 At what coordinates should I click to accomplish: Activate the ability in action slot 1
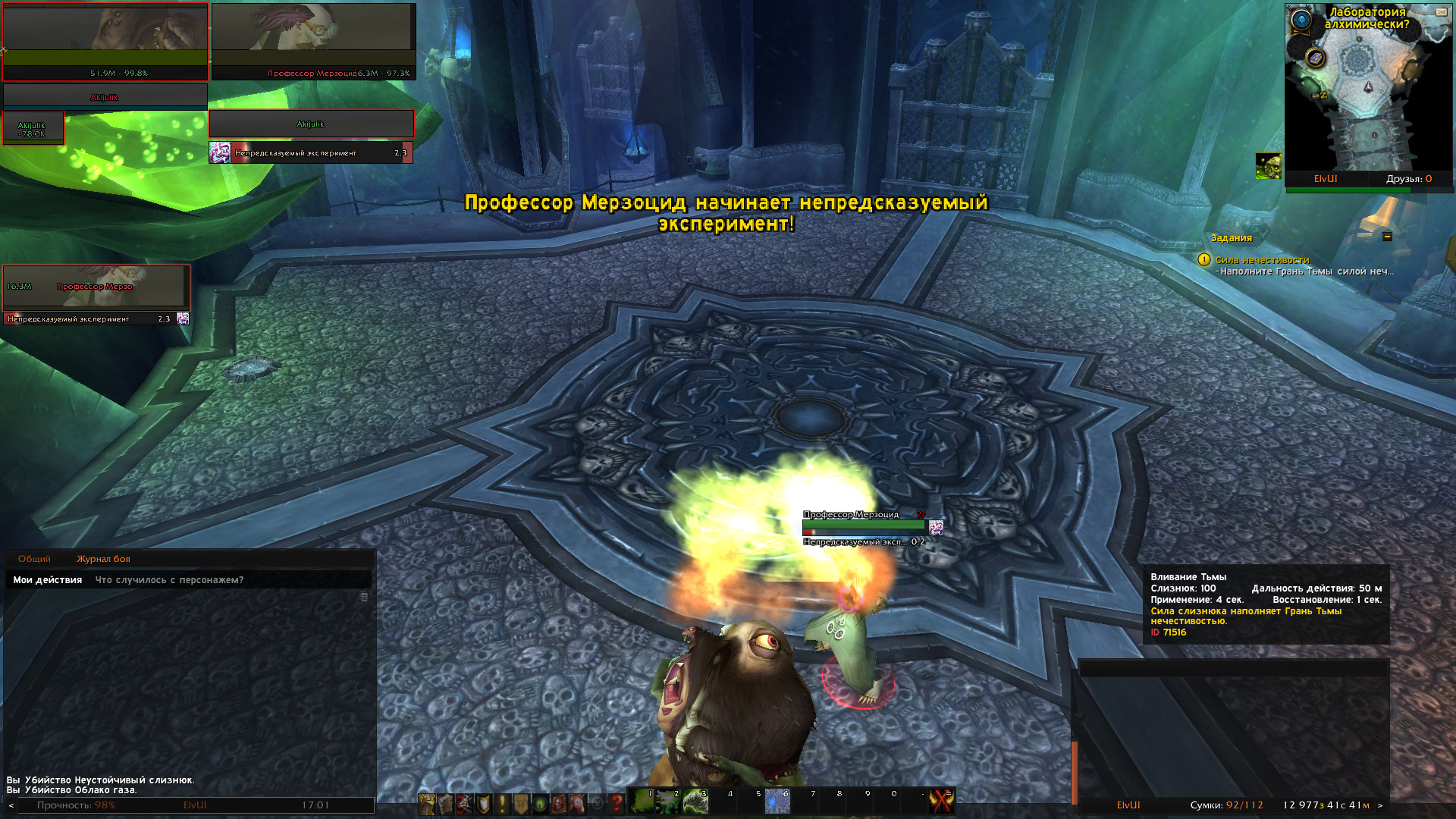pyautogui.click(x=642, y=801)
